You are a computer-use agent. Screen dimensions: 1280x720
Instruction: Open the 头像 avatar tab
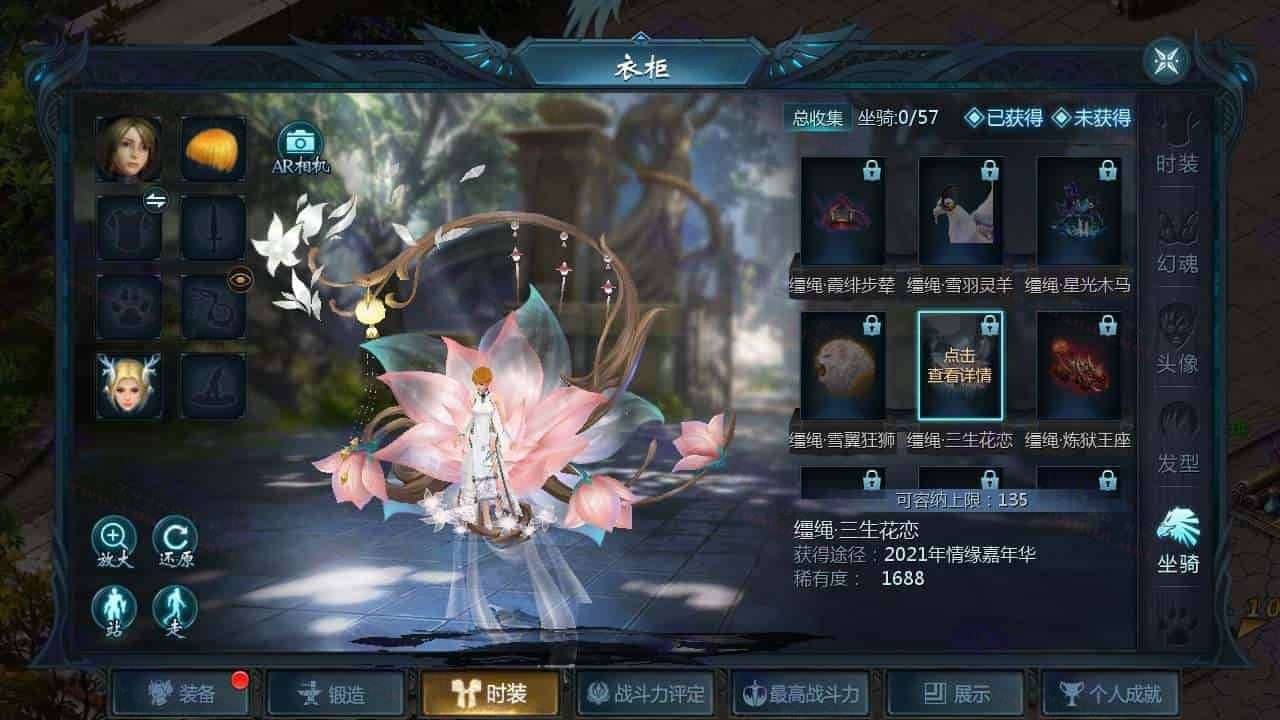coord(1177,343)
